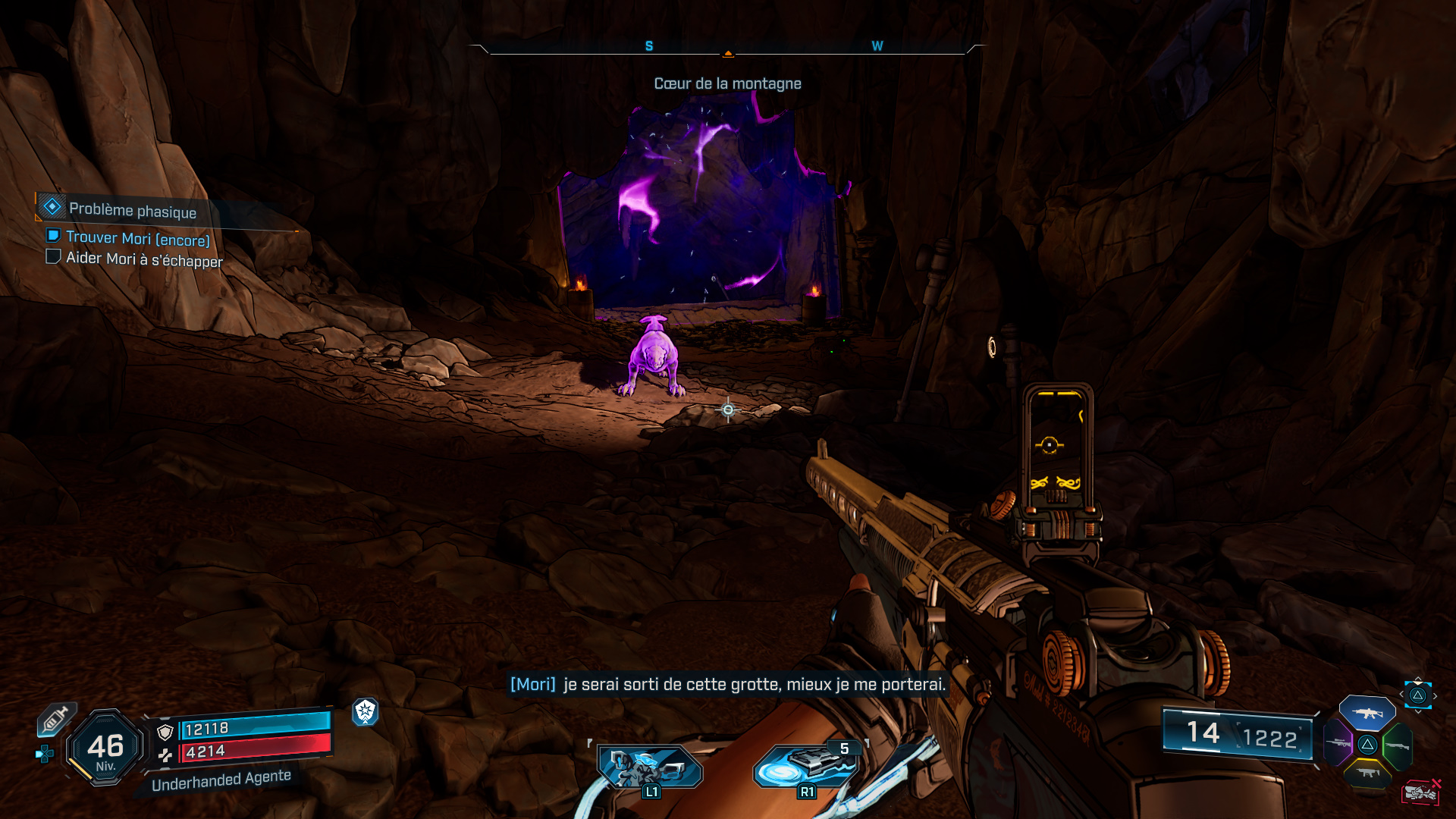Click the compass bar heading strip
The image size is (1456, 819).
(727, 47)
